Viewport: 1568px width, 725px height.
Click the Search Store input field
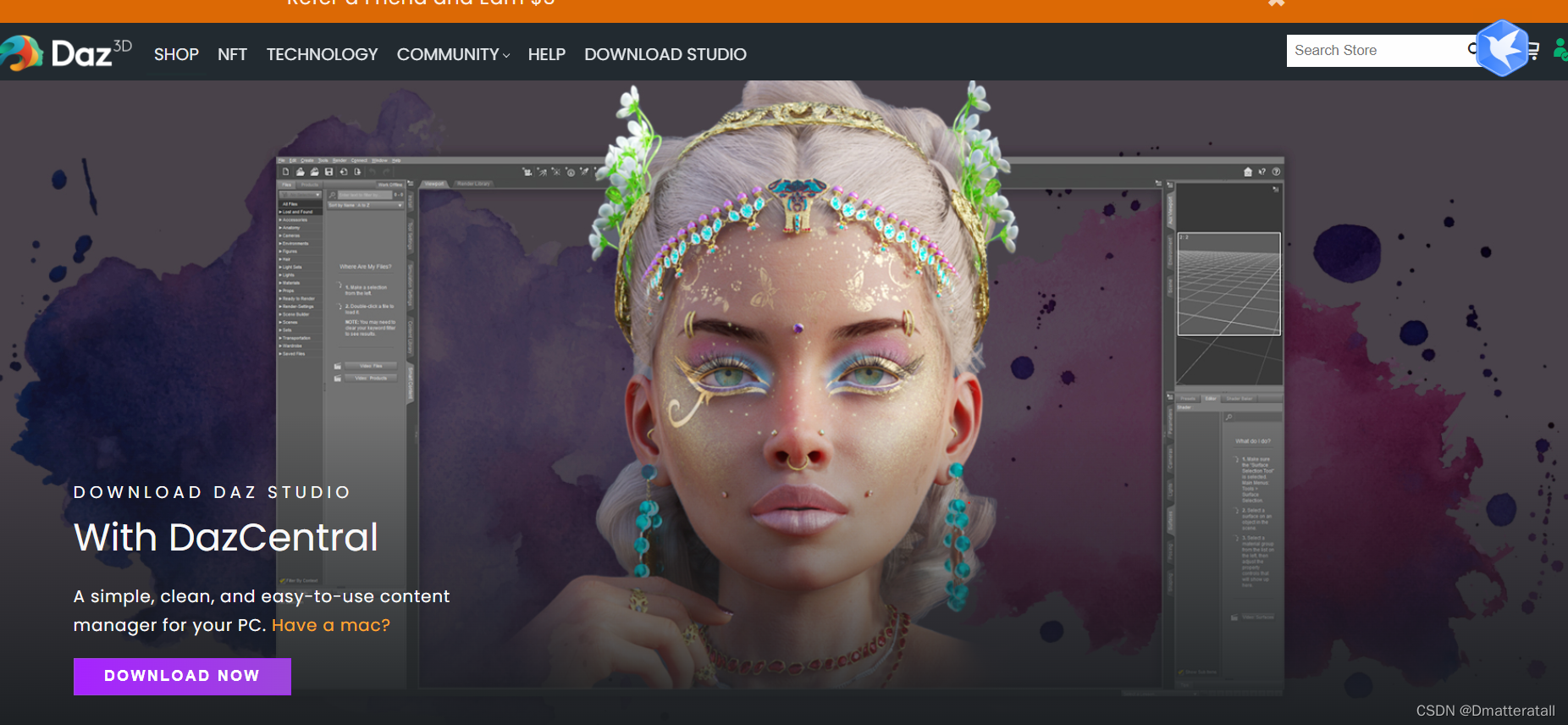[x=1376, y=51]
